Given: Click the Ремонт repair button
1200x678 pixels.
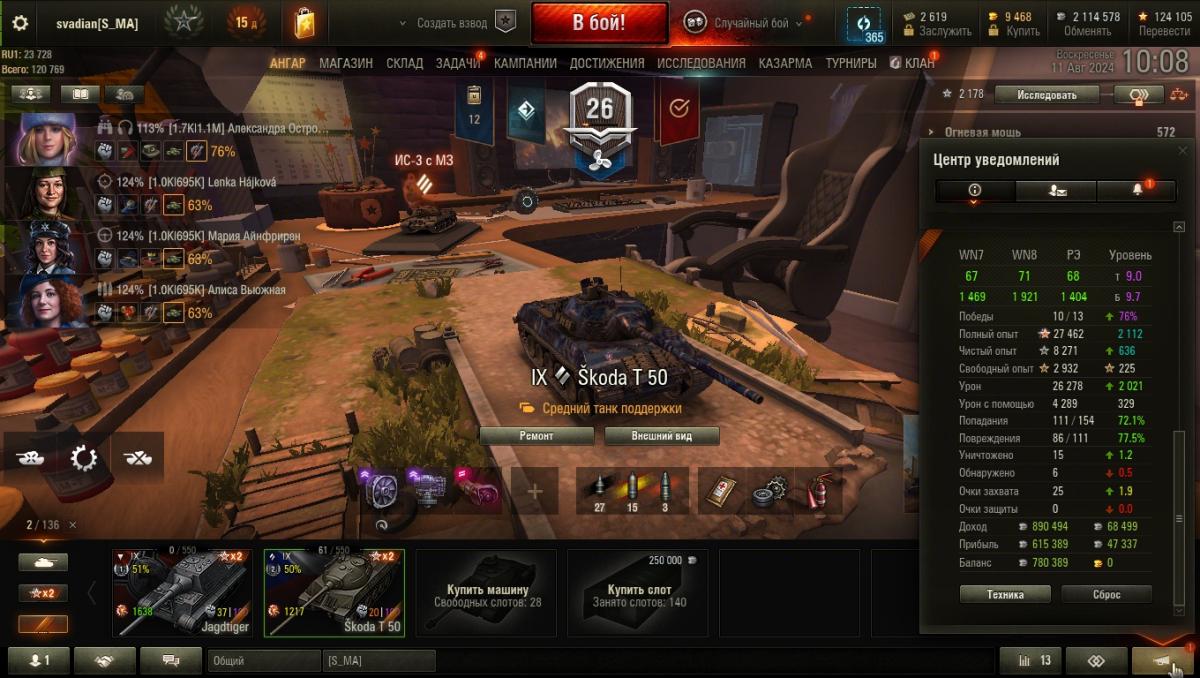Looking at the screenshot, I should tap(536, 436).
